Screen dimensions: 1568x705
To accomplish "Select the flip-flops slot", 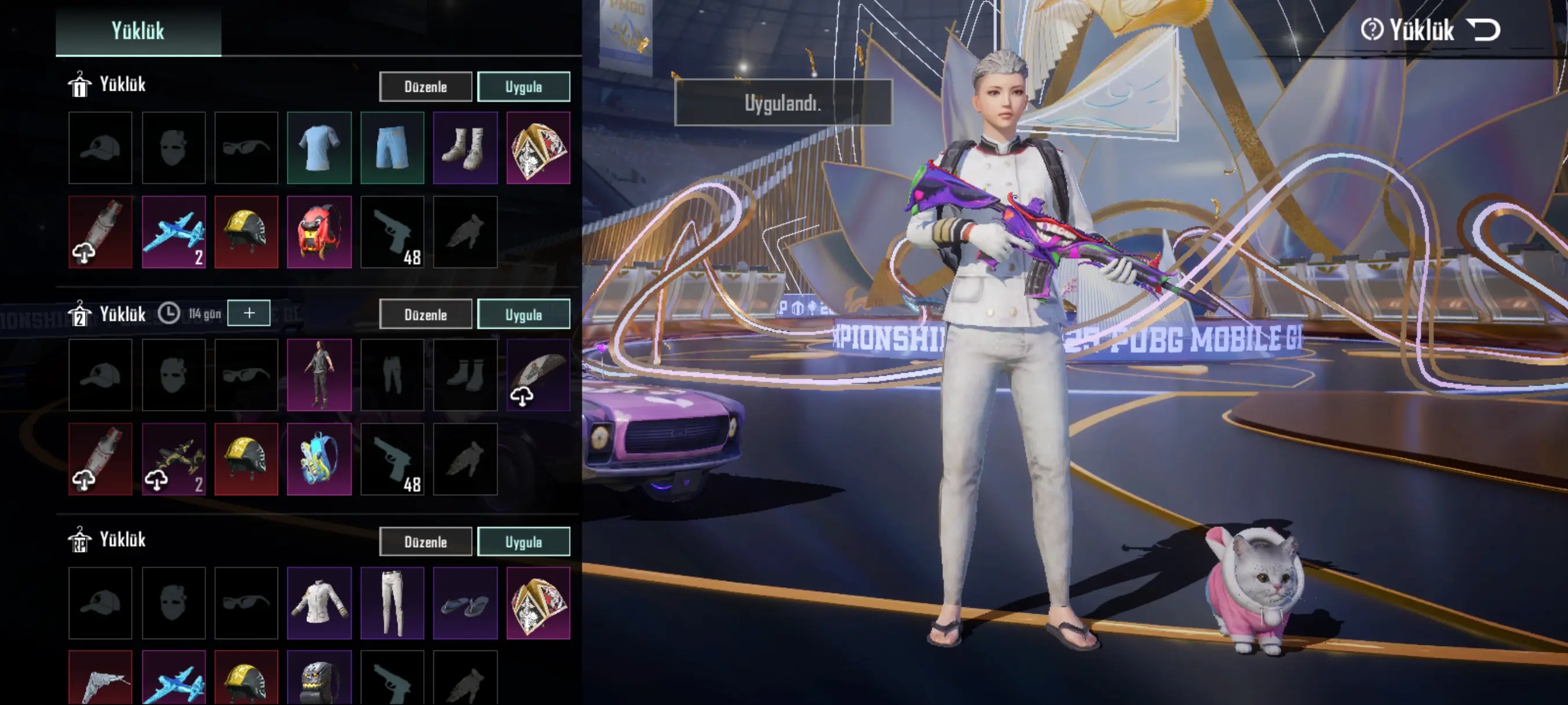I will click(x=465, y=603).
